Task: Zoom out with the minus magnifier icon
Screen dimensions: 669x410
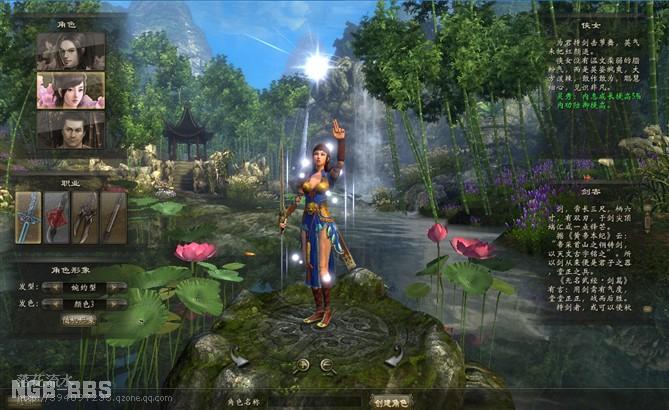Action: pos(327,366)
